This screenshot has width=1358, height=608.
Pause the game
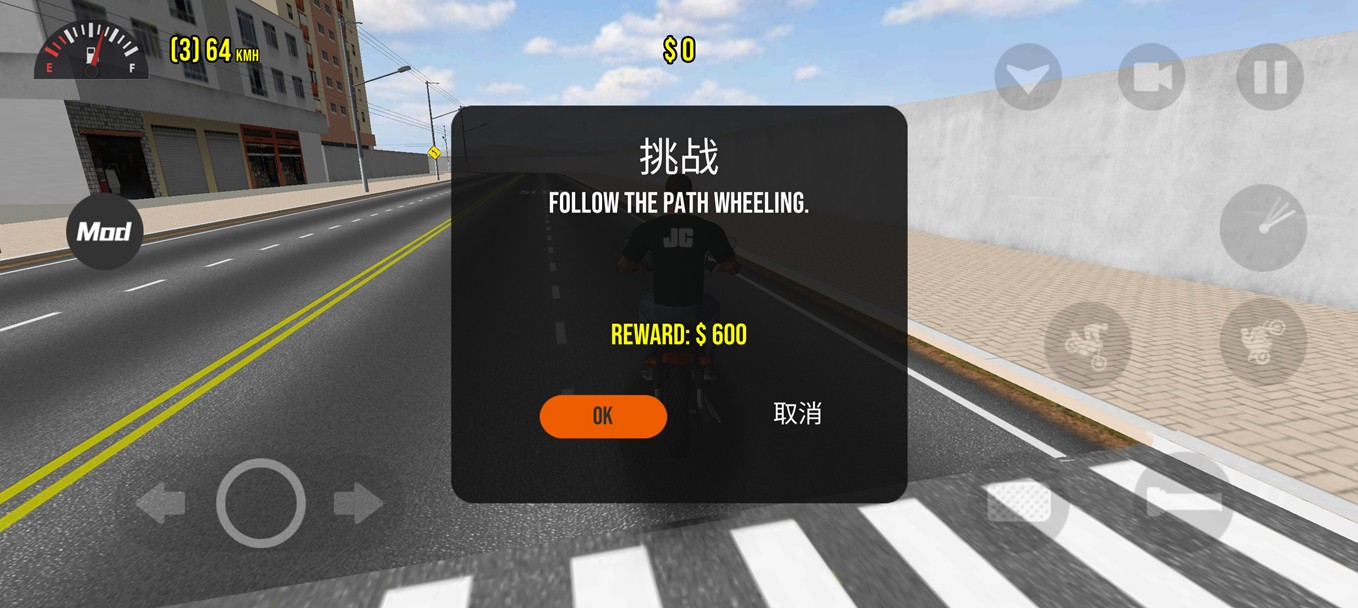coord(1269,77)
